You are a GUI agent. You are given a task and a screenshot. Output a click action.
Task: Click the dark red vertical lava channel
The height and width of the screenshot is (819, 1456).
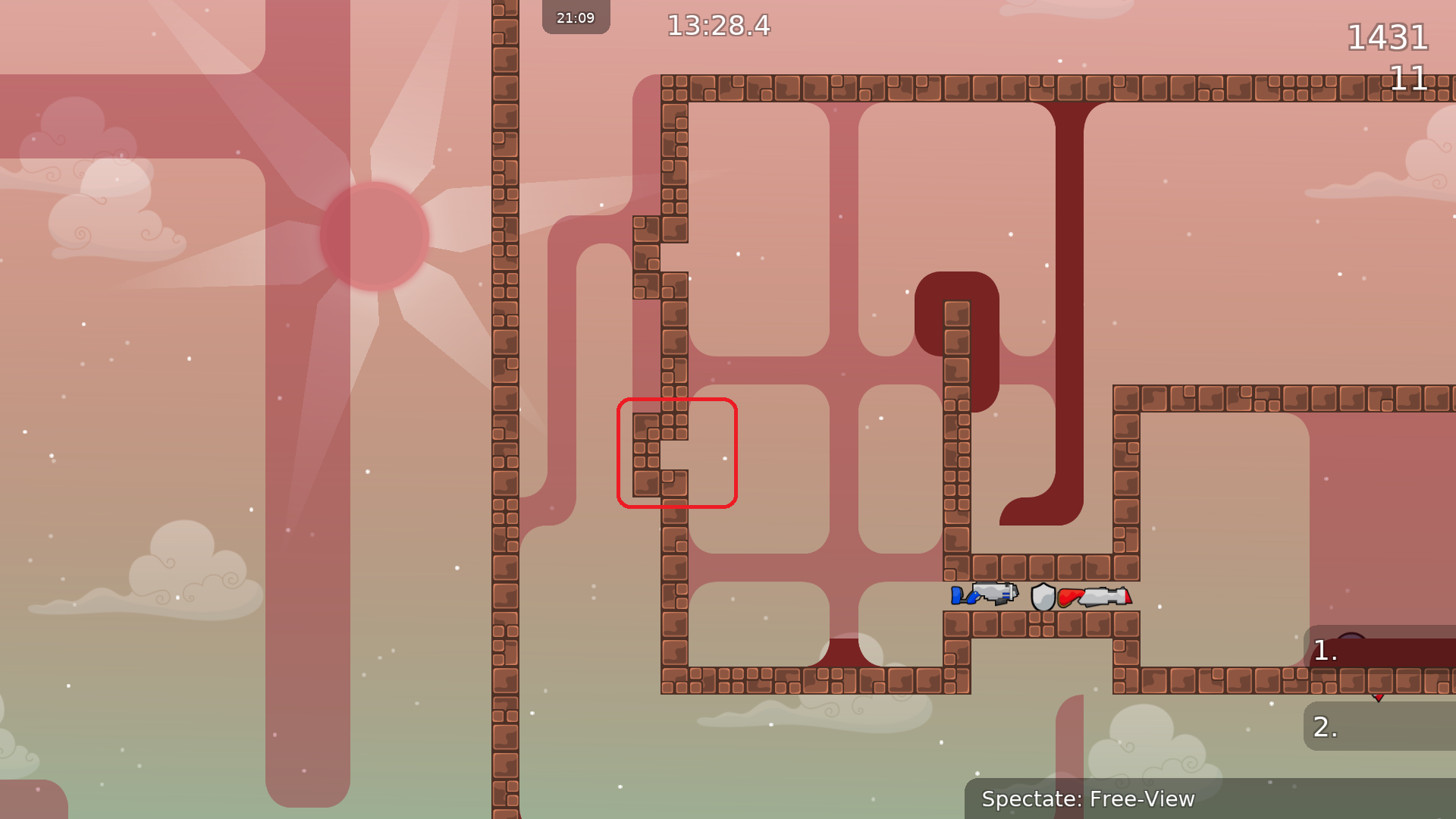1065,303
